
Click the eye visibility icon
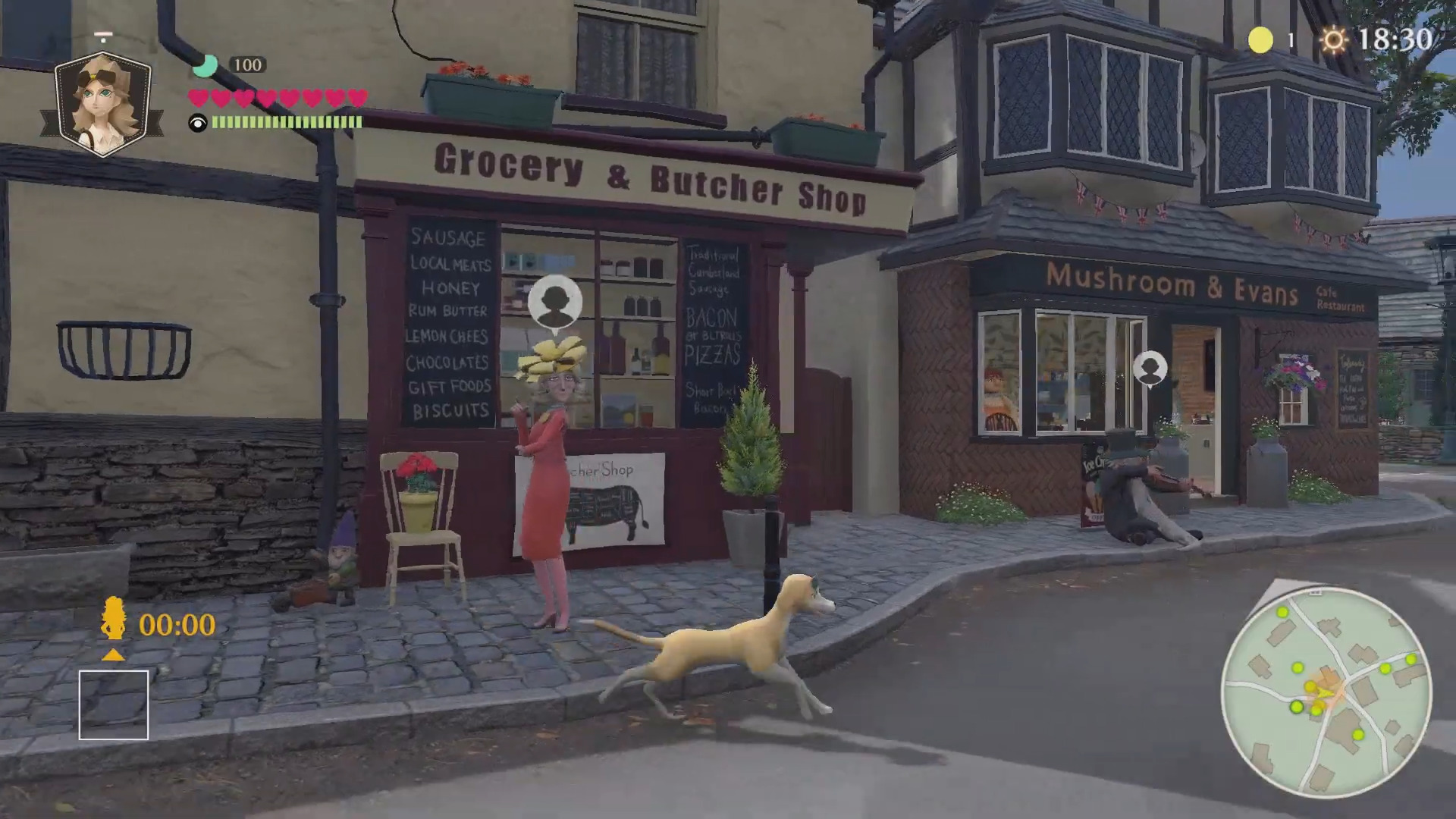tap(198, 123)
